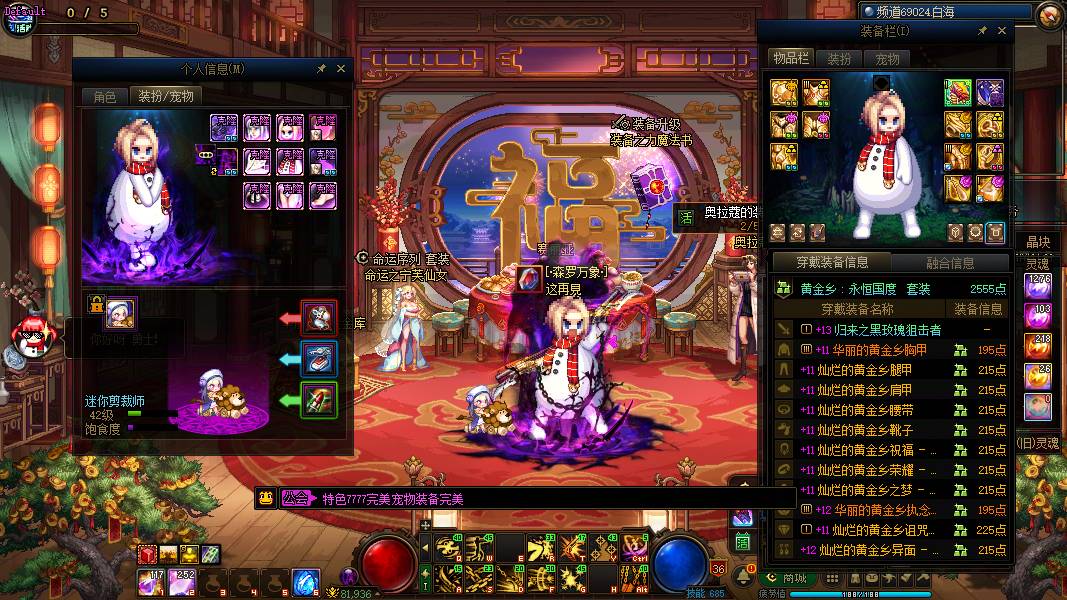The width and height of the screenshot is (1067, 600).
Task: Close the equipment (装备栏) window
Action: (x=1001, y=31)
